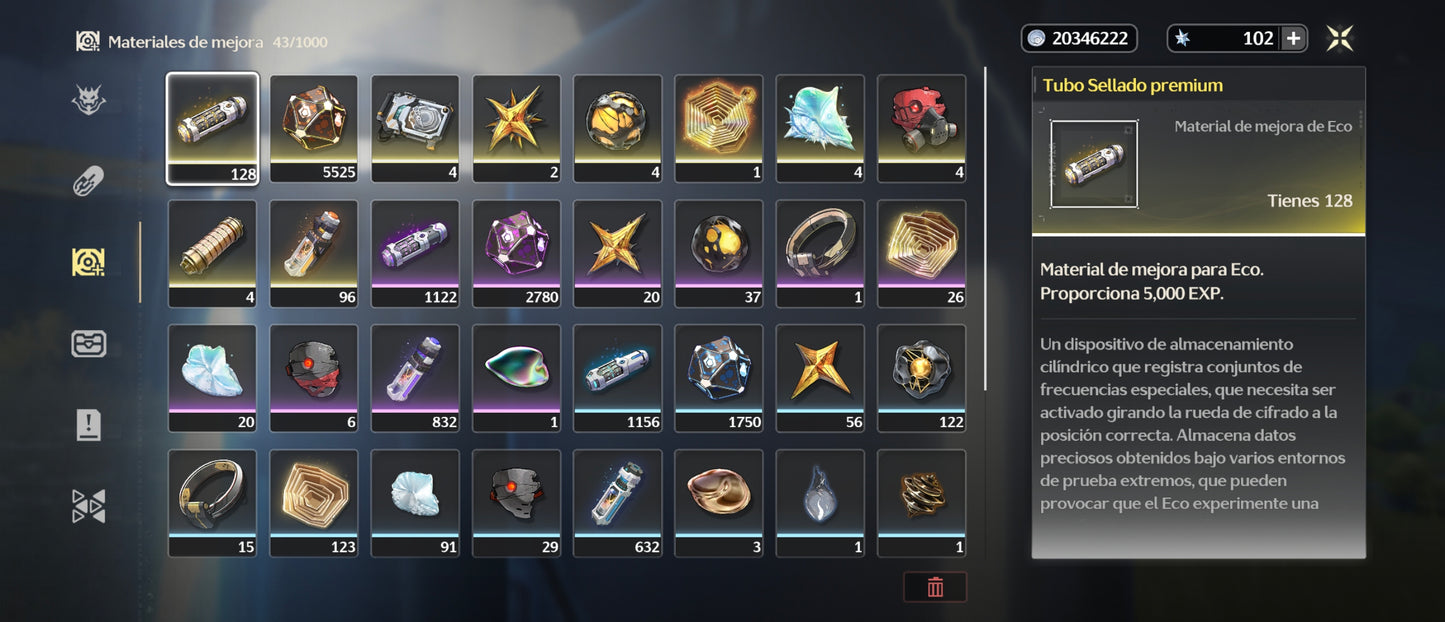The image size is (1445, 622).
Task: Select the gold Premium Sealed Tube with 128
Action: tap(212, 128)
